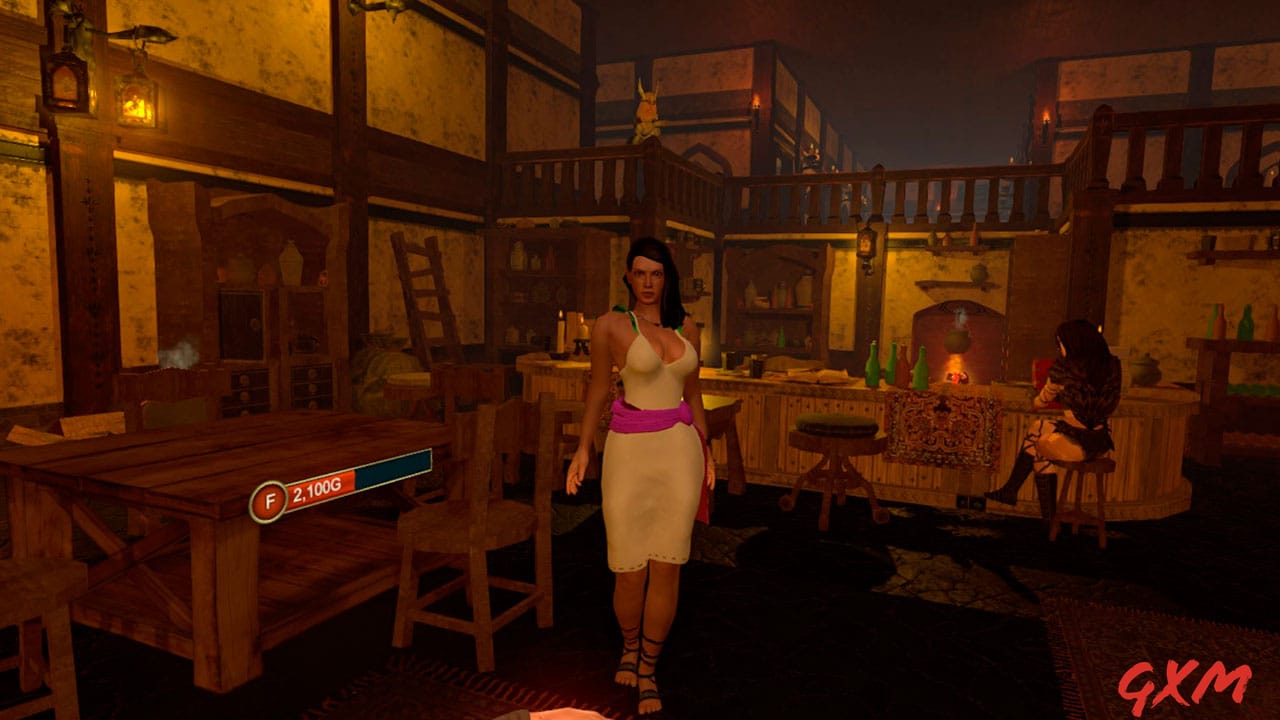1280x720 pixels.
Task: Click the 2,100G price label
Action: [x=315, y=492]
